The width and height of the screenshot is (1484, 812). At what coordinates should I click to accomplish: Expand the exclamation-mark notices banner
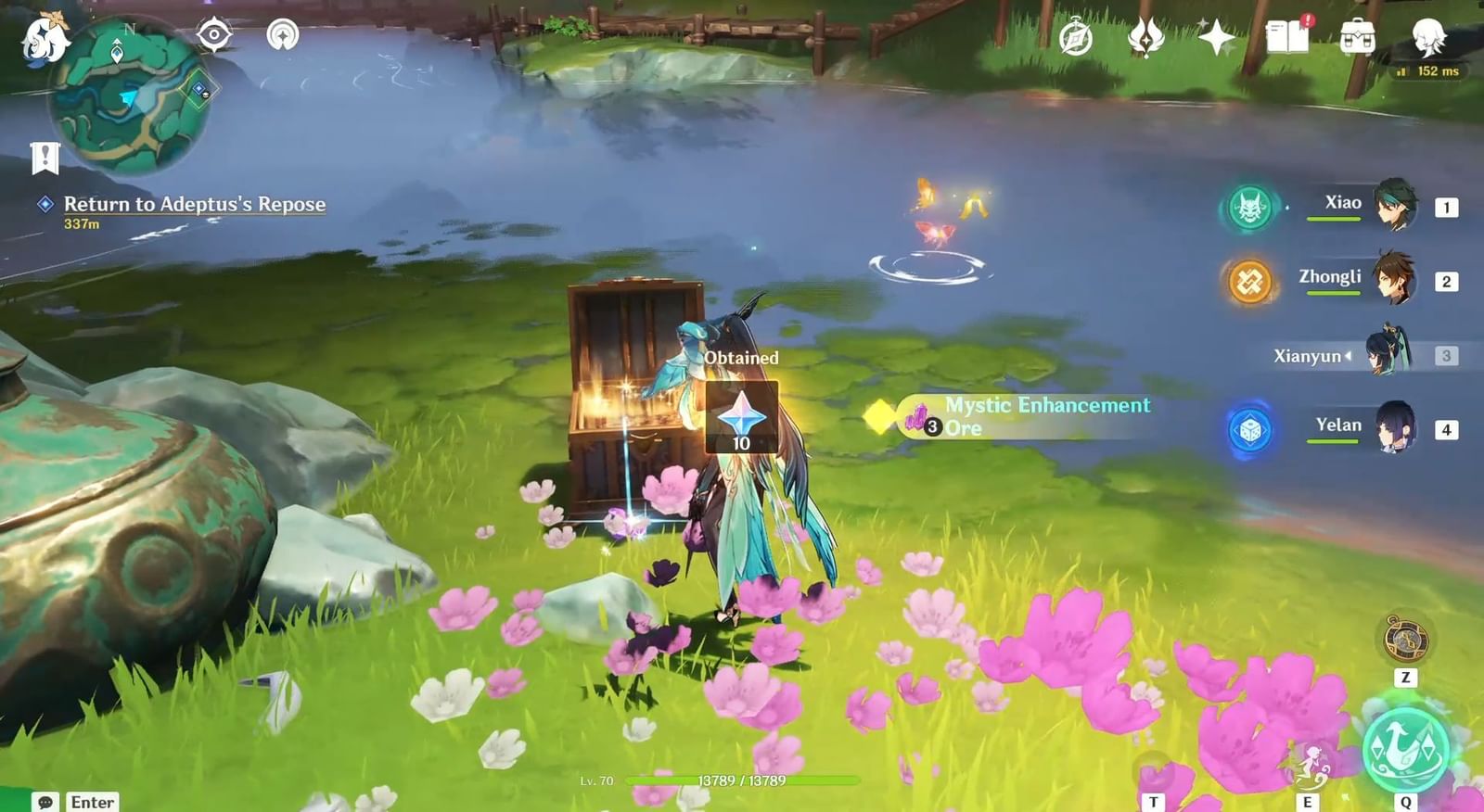45,157
